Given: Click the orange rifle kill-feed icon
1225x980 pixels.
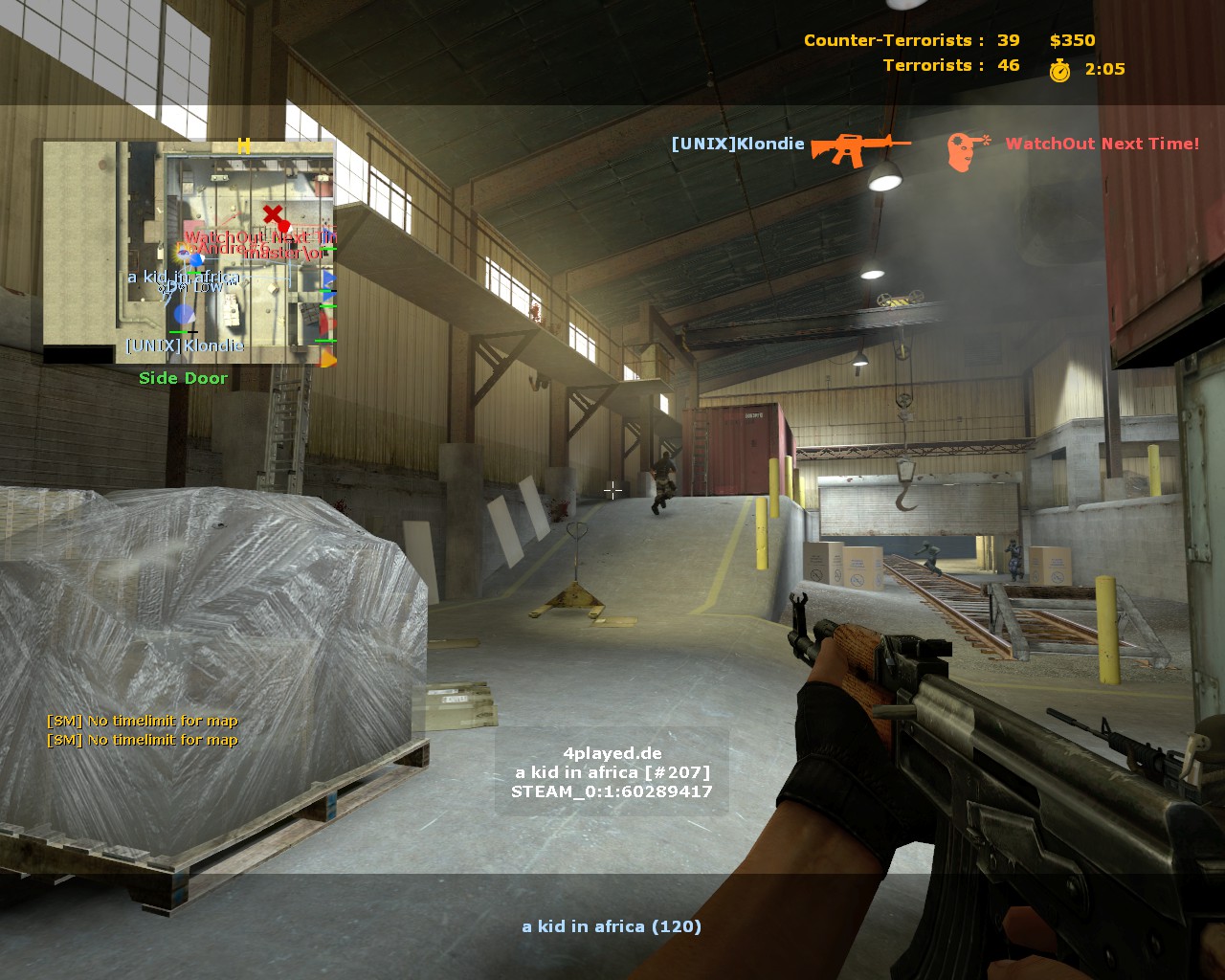Looking at the screenshot, I should click(x=858, y=146).
